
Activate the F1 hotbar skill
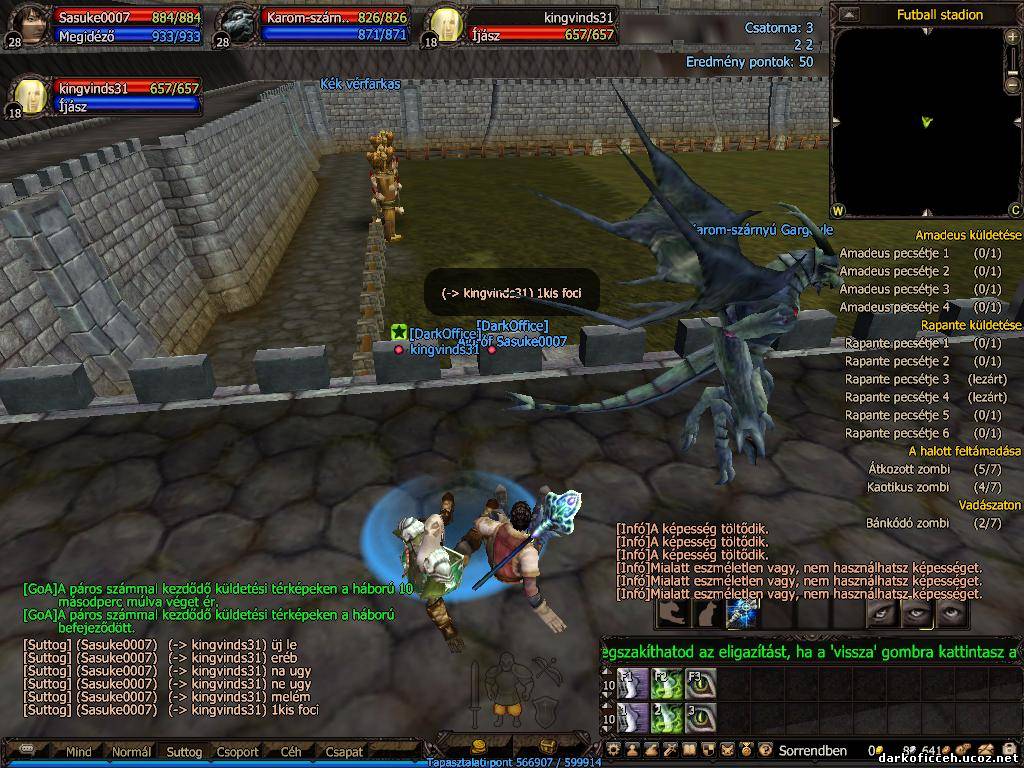(x=634, y=683)
